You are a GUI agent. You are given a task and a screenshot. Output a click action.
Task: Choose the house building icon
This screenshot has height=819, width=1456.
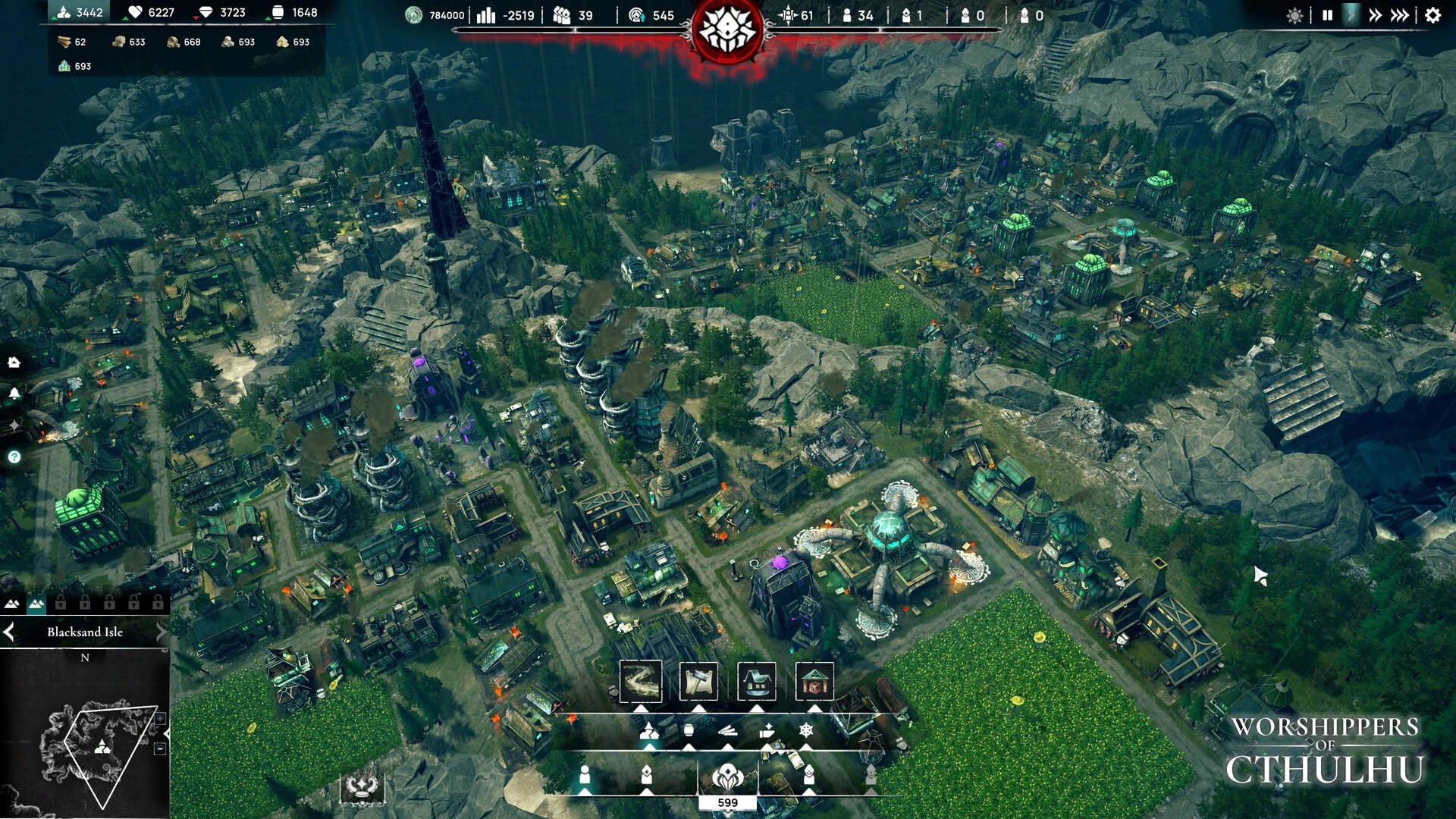tap(757, 681)
